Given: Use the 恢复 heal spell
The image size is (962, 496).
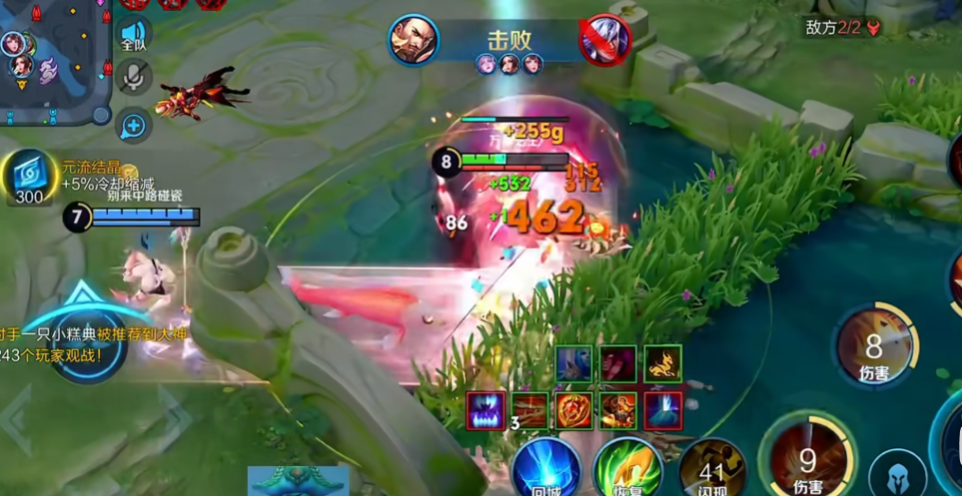Looking at the screenshot, I should click(x=626, y=467).
